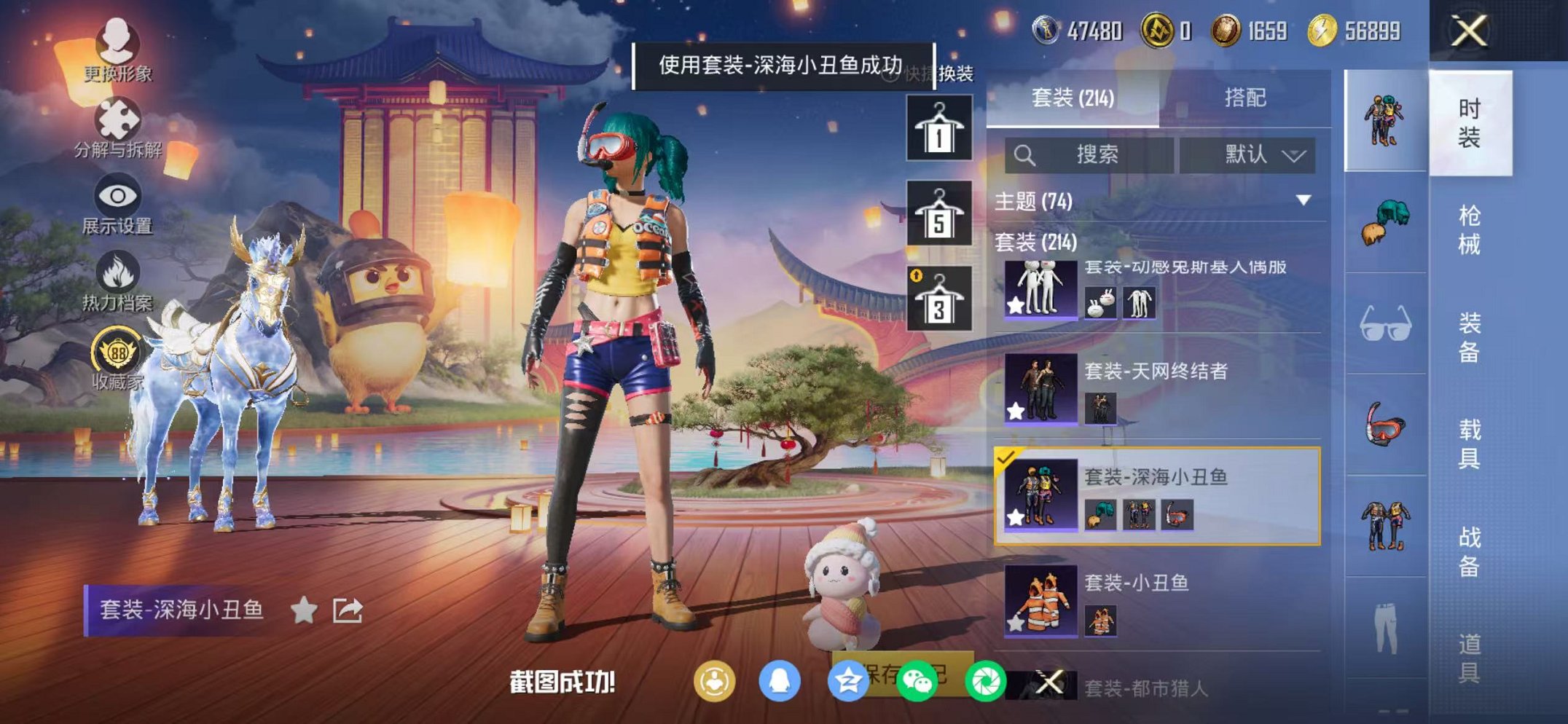Select the hair category icon in right sidebar

1386,220
